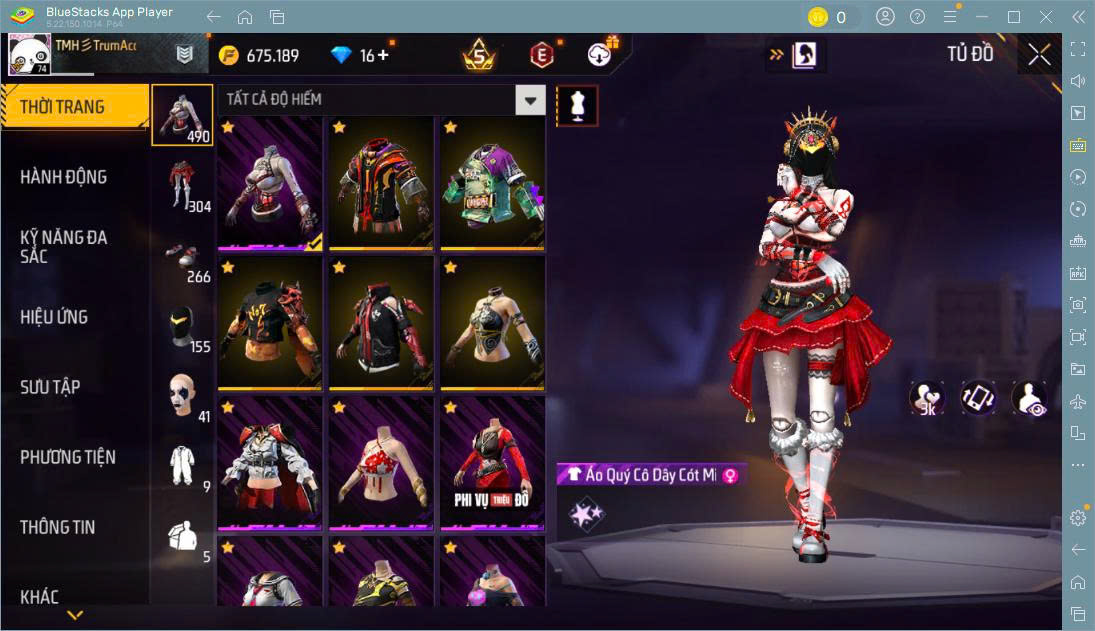Open the Phương Tiện tab
The image size is (1095, 631).
point(68,457)
